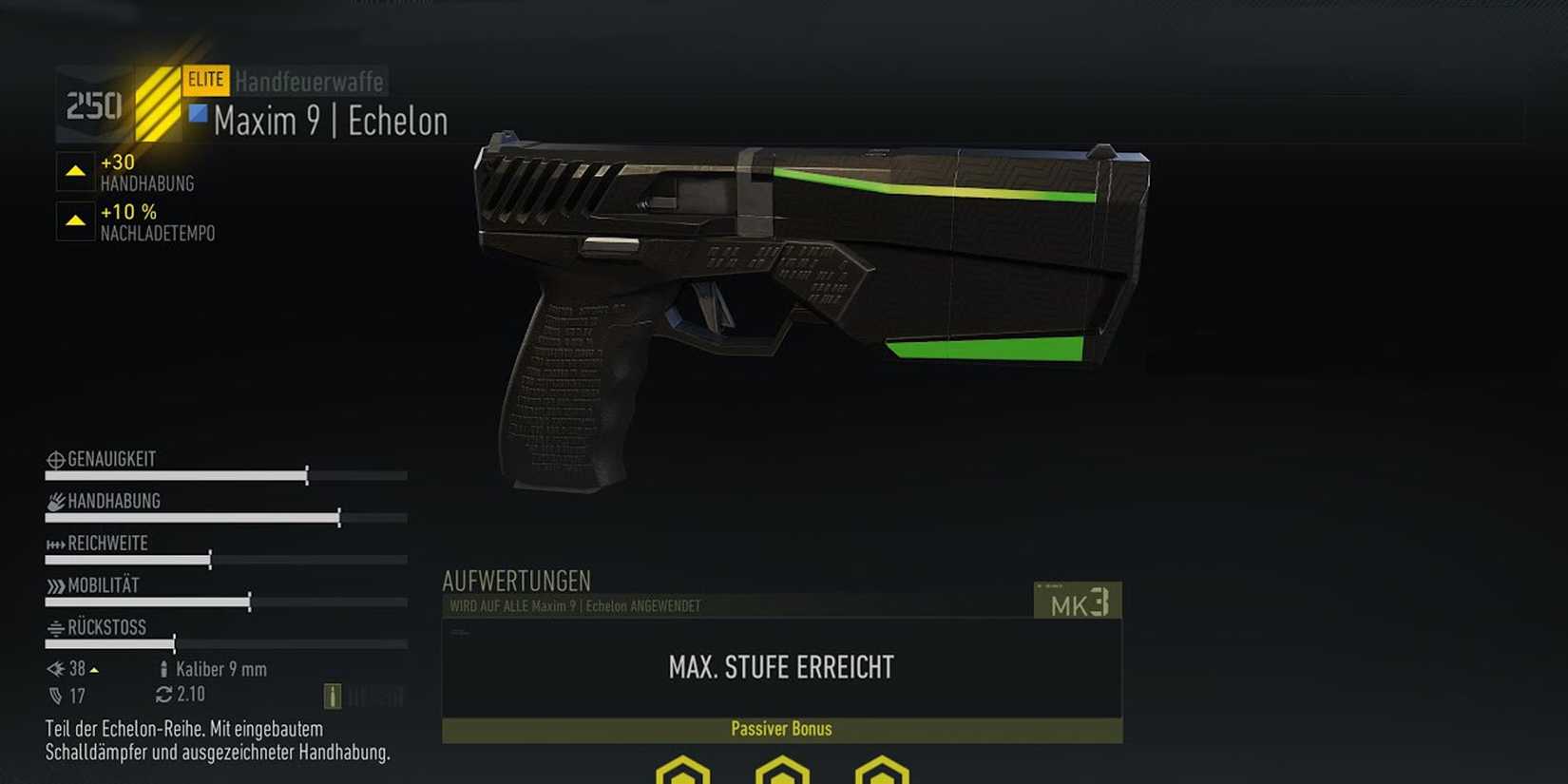
Task: Click the rate of fire upward arrow beside 38
Action: click(x=96, y=669)
